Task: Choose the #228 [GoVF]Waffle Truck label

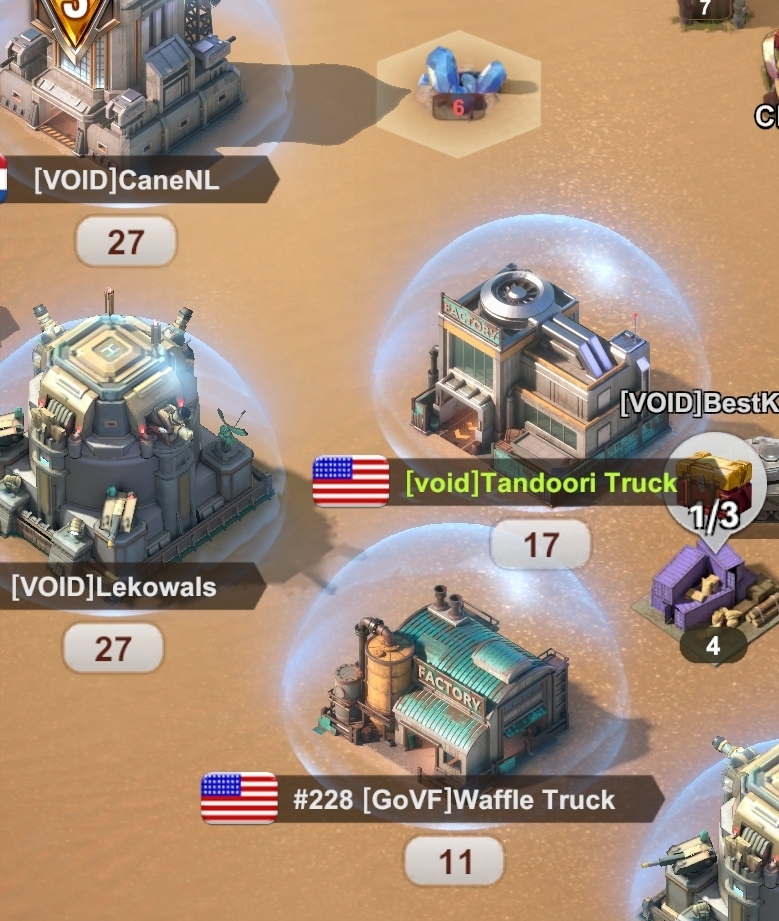Action: click(x=453, y=800)
